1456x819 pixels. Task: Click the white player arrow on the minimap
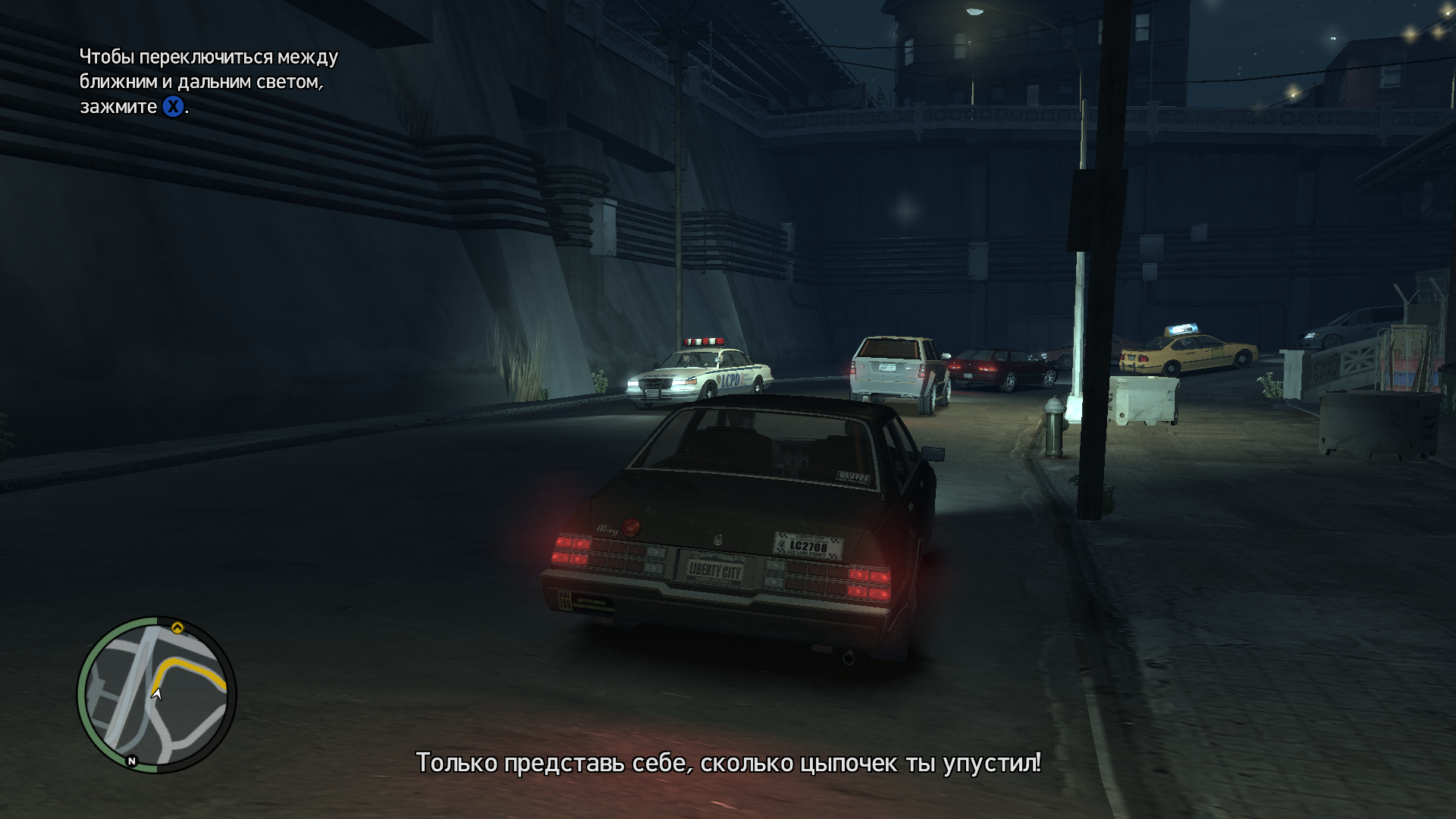(156, 692)
